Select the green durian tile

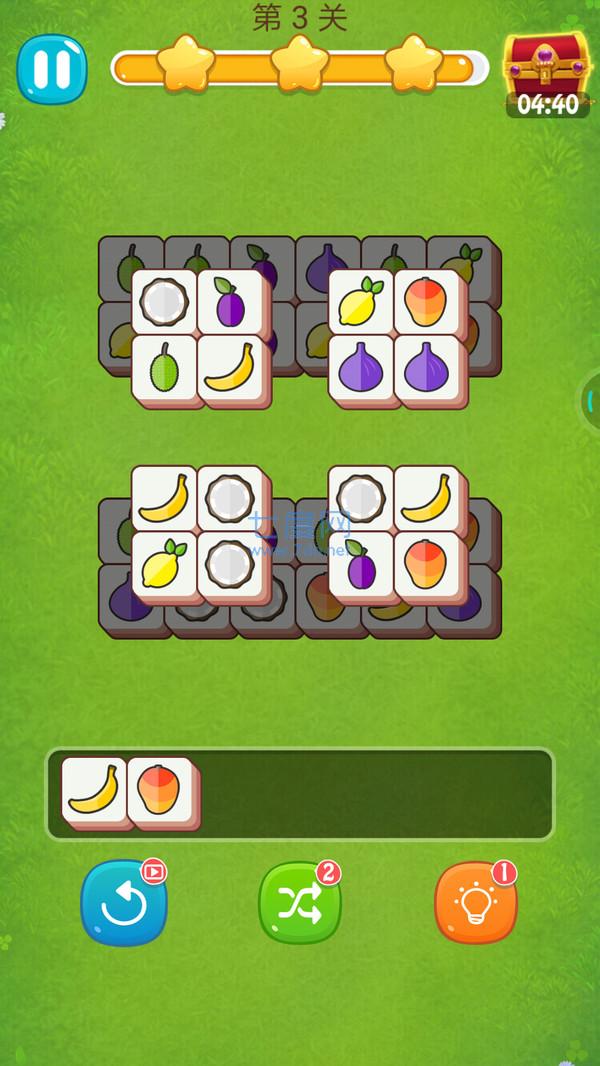click(165, 366)
